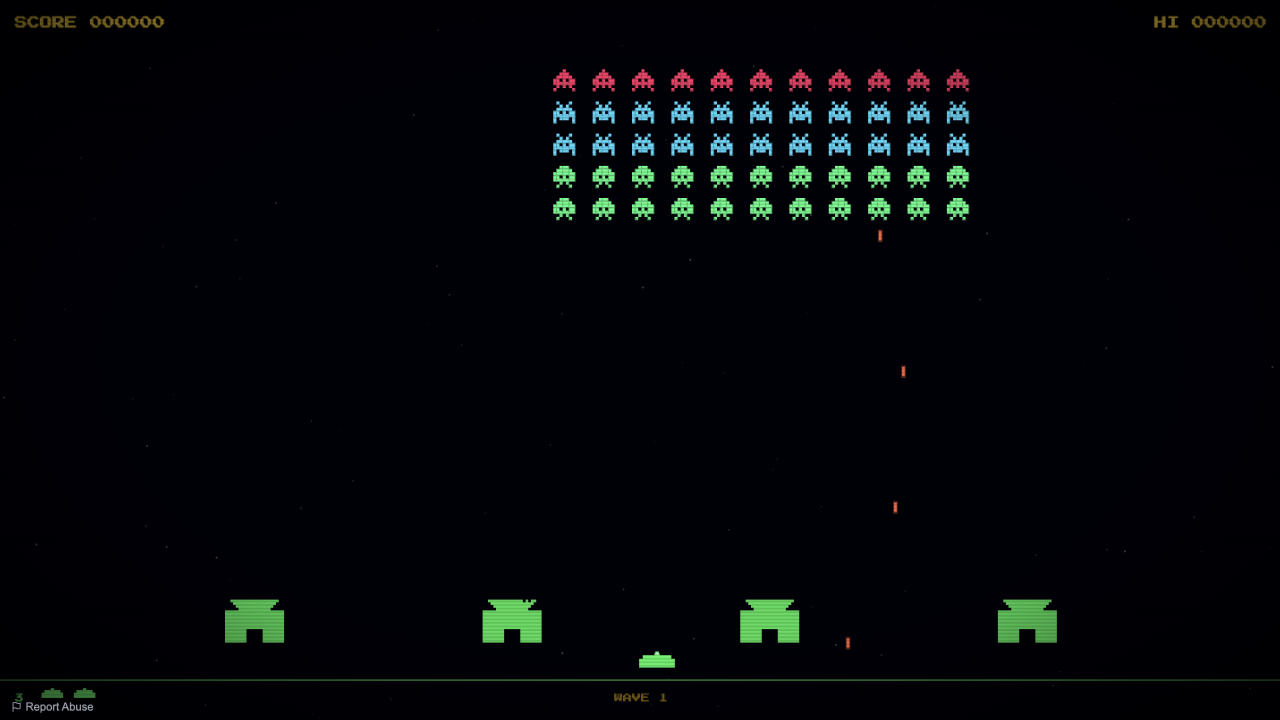Image resolution: width=1280 pixels, height=720 pixels.
Task: Click the second spare-life ship icon
Action: [84, 693]
